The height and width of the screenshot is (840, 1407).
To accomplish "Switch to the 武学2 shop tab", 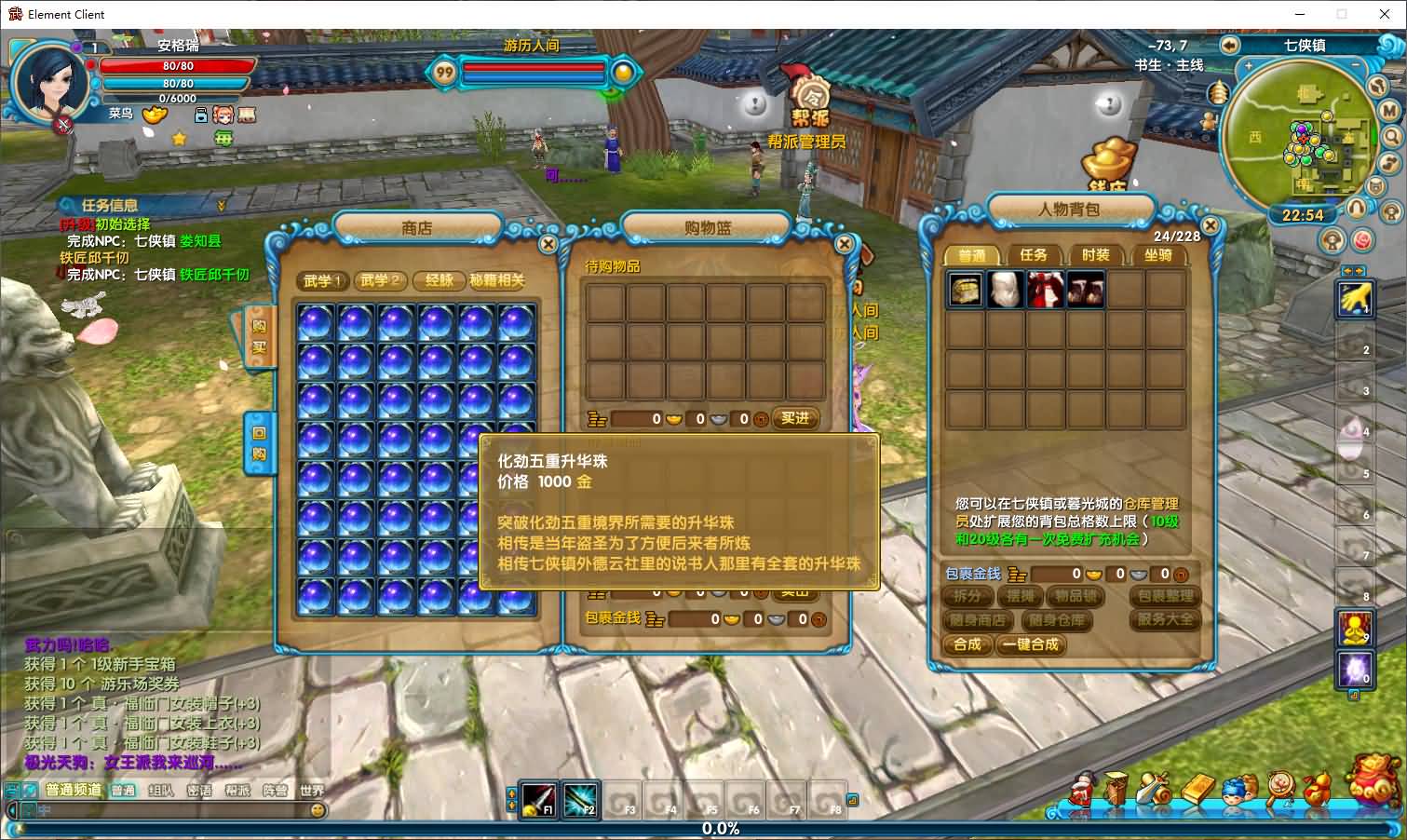I will 380,280.
